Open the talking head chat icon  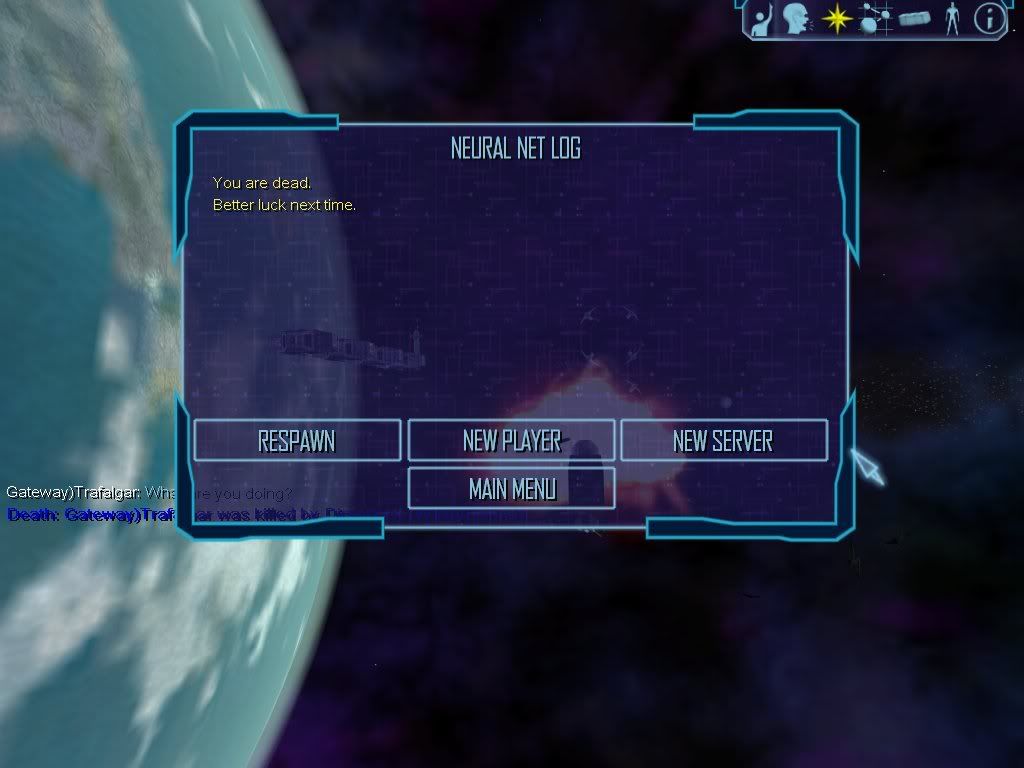point(796,18)
